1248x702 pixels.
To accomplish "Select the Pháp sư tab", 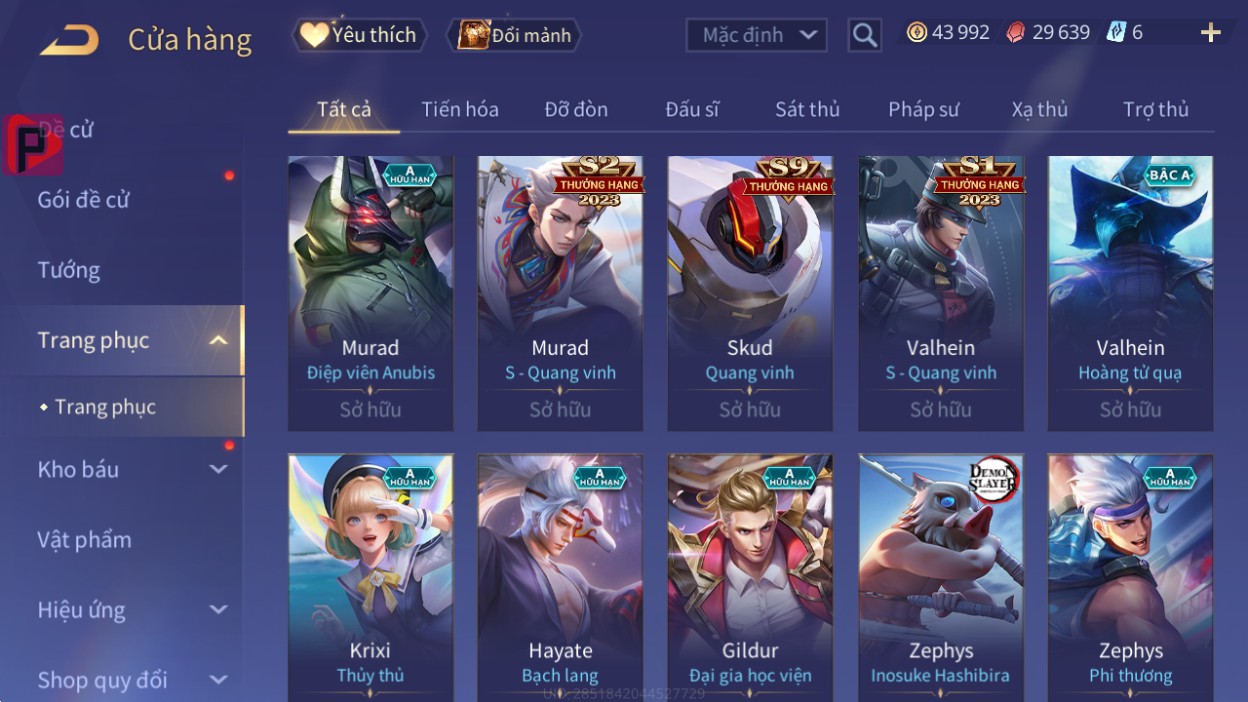I will pyautogui.click(x=923, y=109).
